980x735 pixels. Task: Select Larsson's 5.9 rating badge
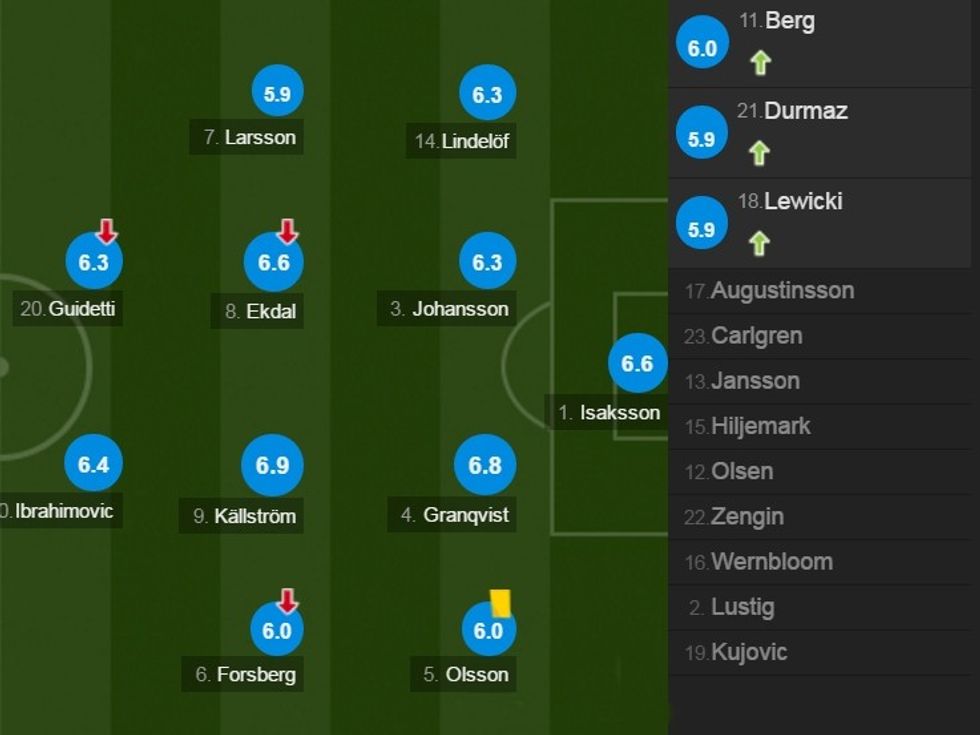(277, 94)
